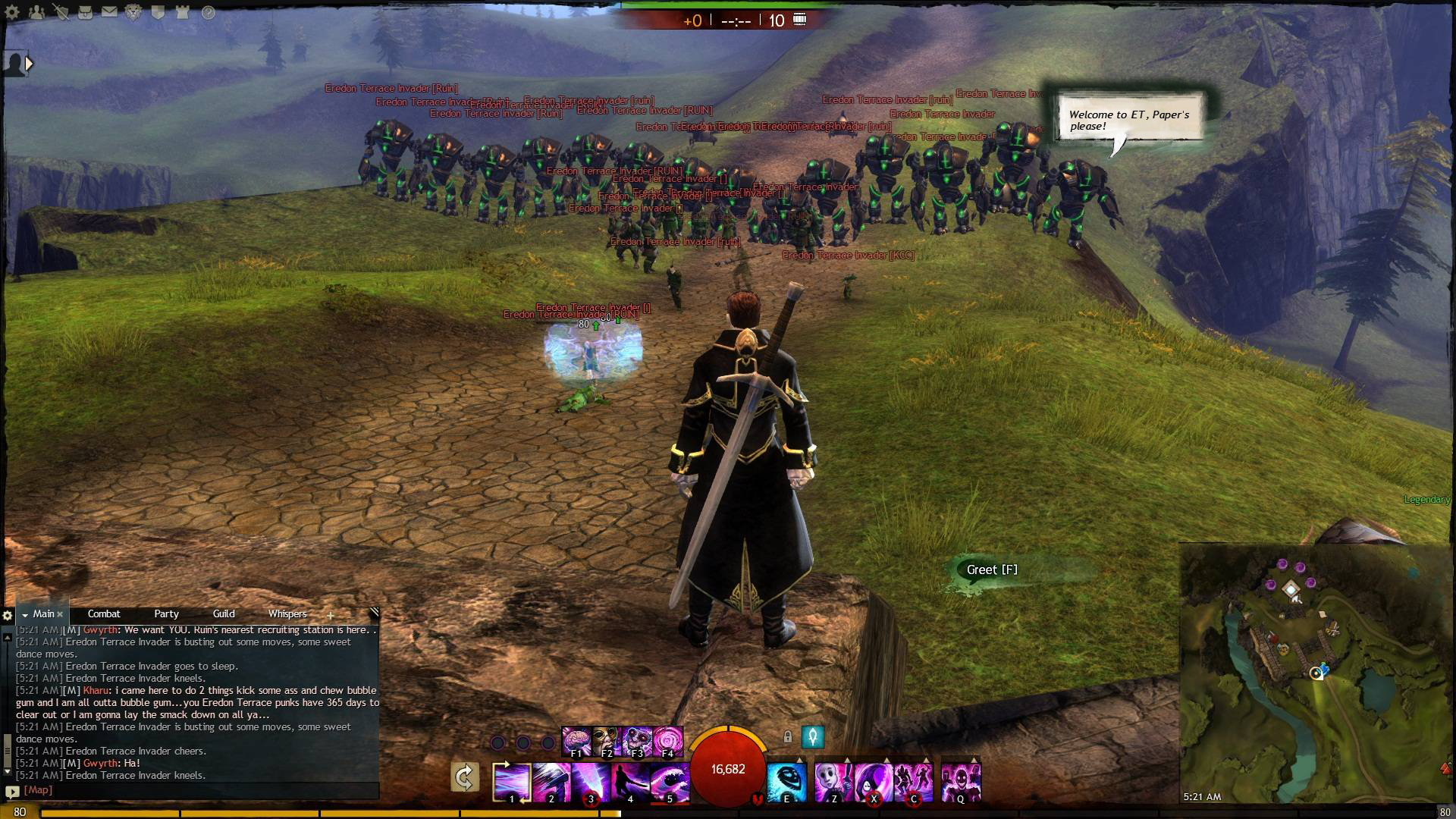Switch to the Guild chat tab

coord(224,614)
